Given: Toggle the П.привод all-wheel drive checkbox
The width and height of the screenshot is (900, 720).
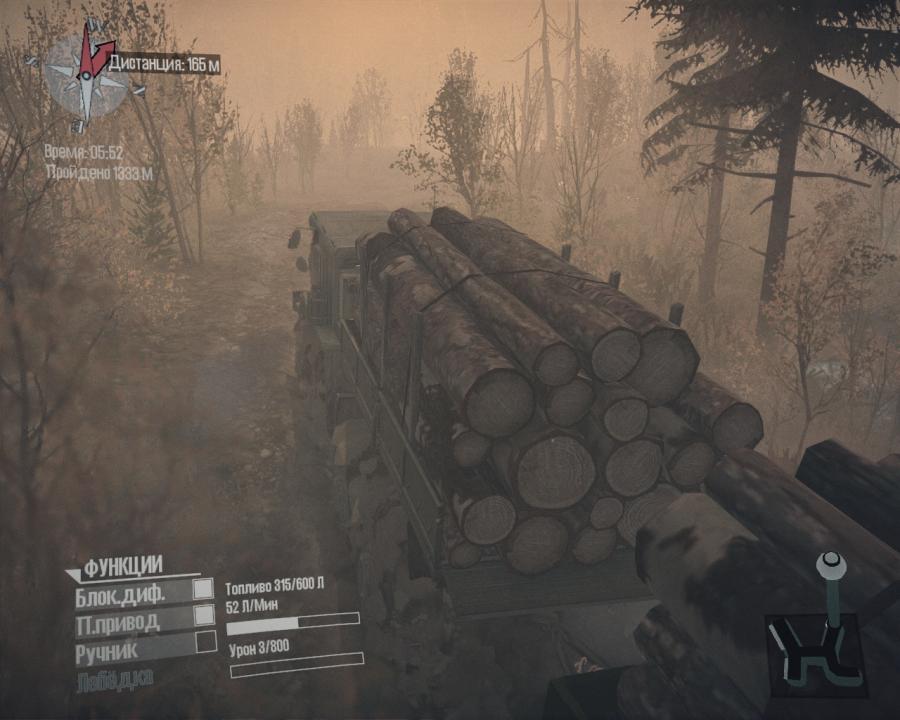Looking at the screenshot, I should pos(204,615).
